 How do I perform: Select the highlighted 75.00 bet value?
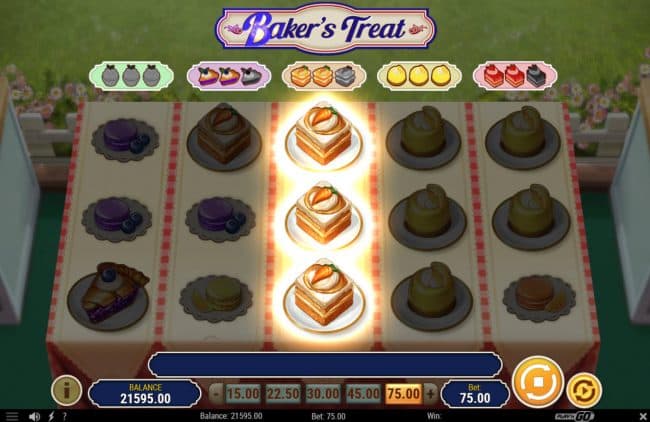(x=403, y=394)
